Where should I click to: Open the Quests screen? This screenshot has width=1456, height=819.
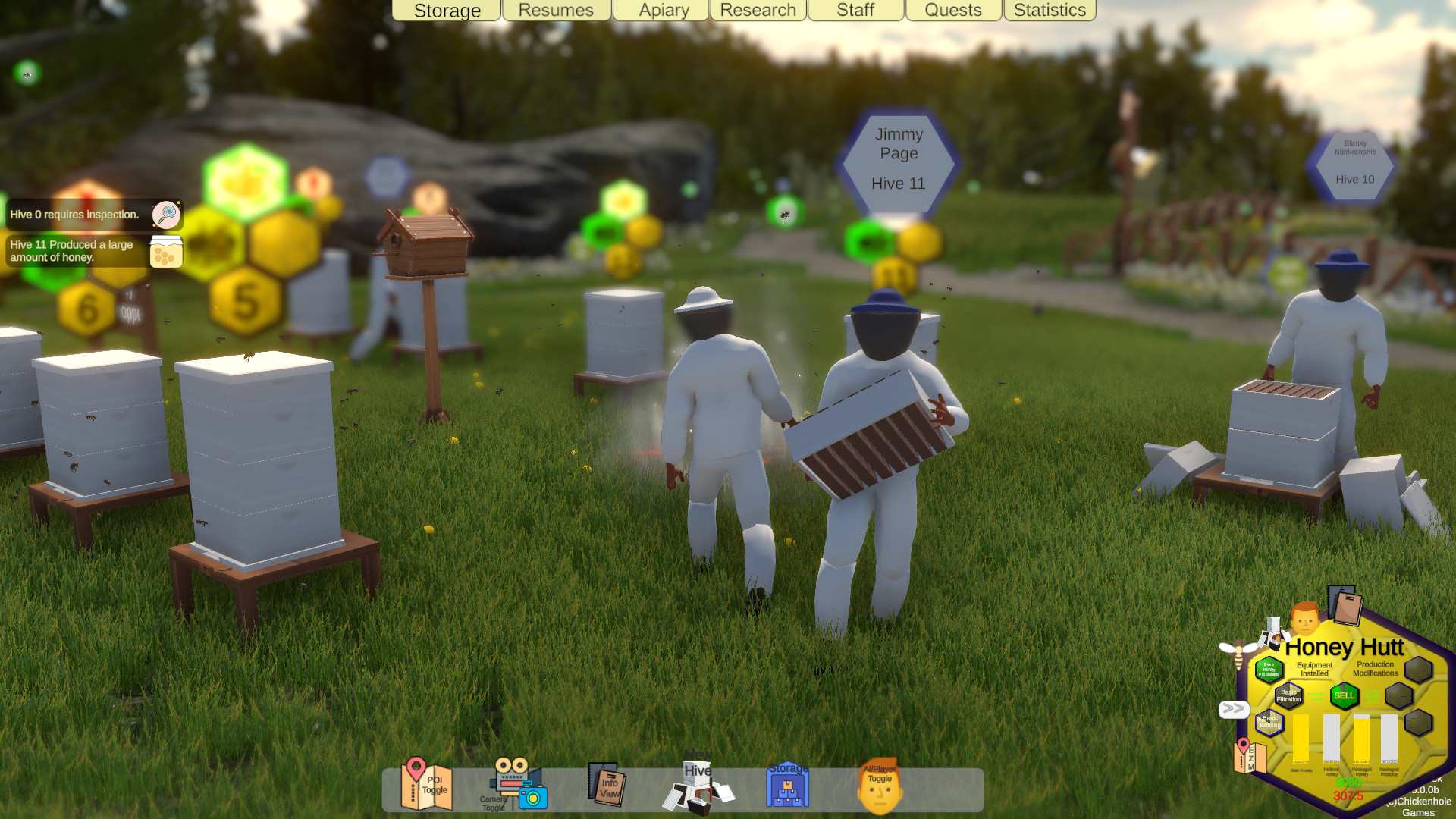pos(952,11)
